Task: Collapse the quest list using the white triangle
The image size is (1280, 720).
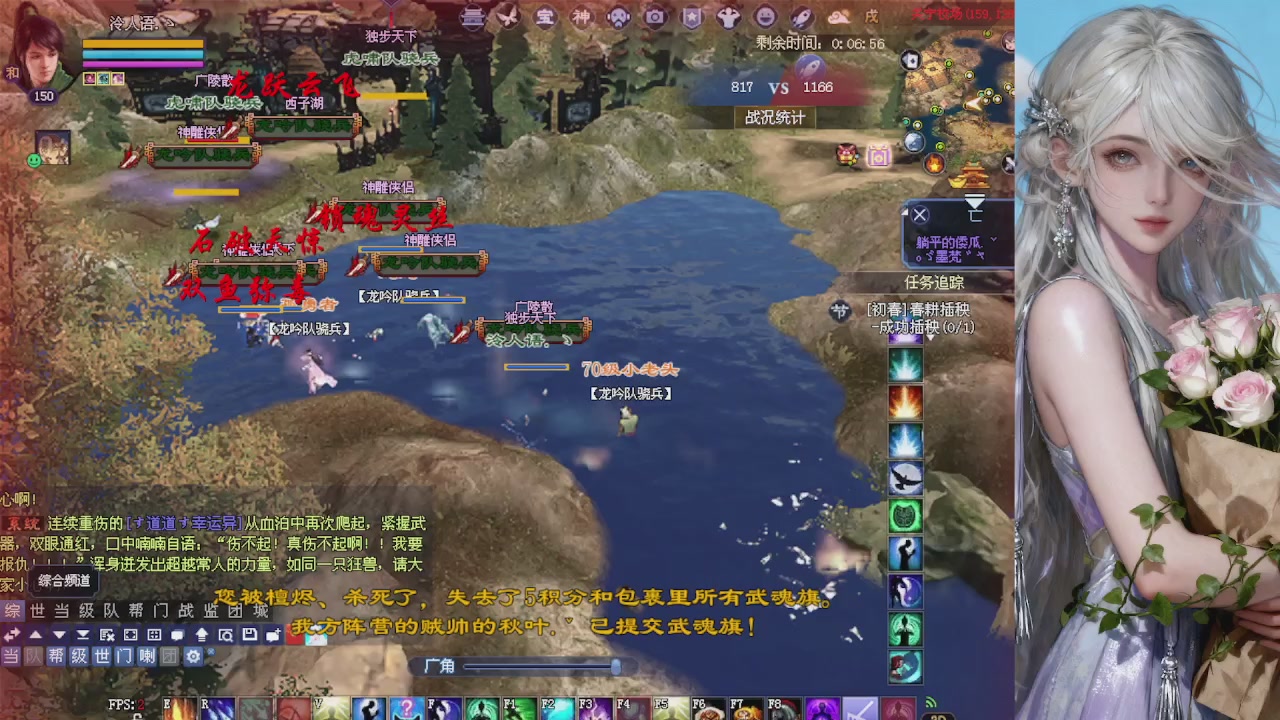Action: tap(930, 338)
